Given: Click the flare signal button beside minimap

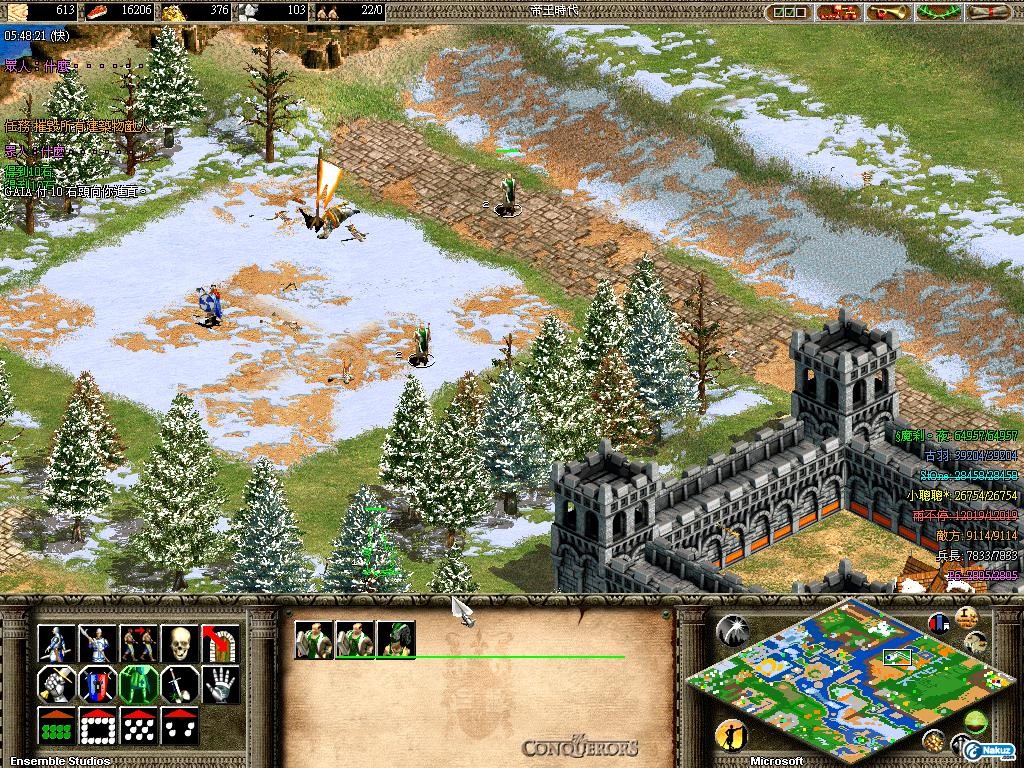Looking at the screenshot, I should point(732,630).
